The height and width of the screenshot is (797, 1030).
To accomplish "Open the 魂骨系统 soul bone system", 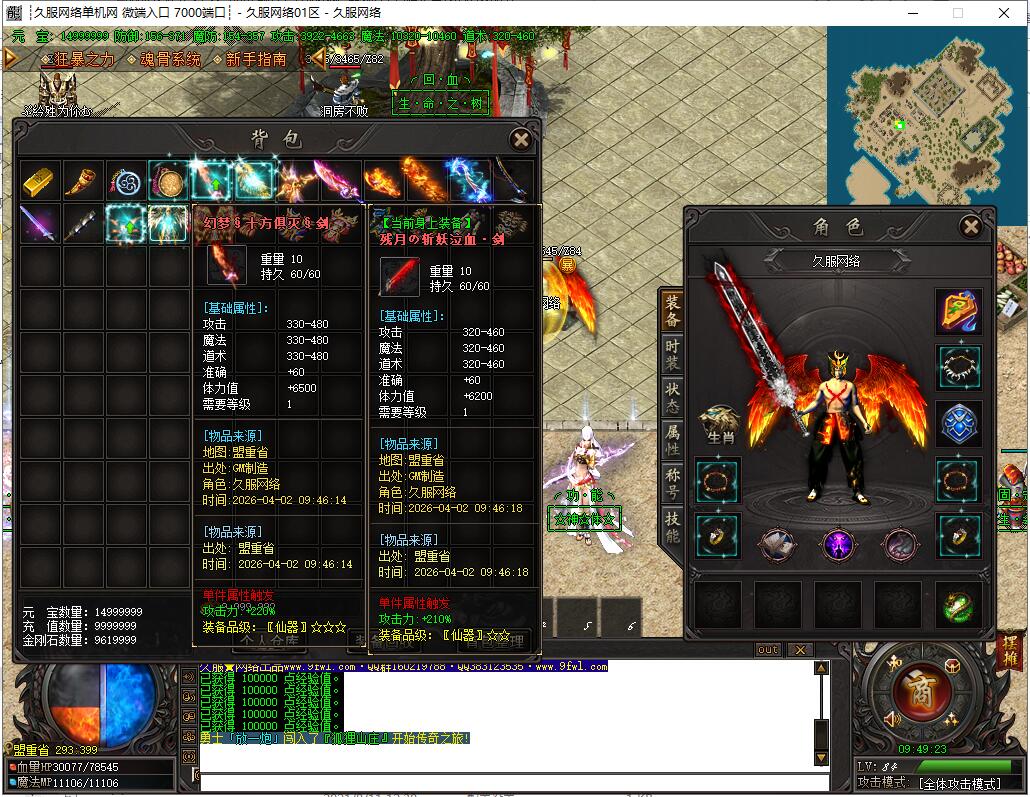I will point(170,60).
